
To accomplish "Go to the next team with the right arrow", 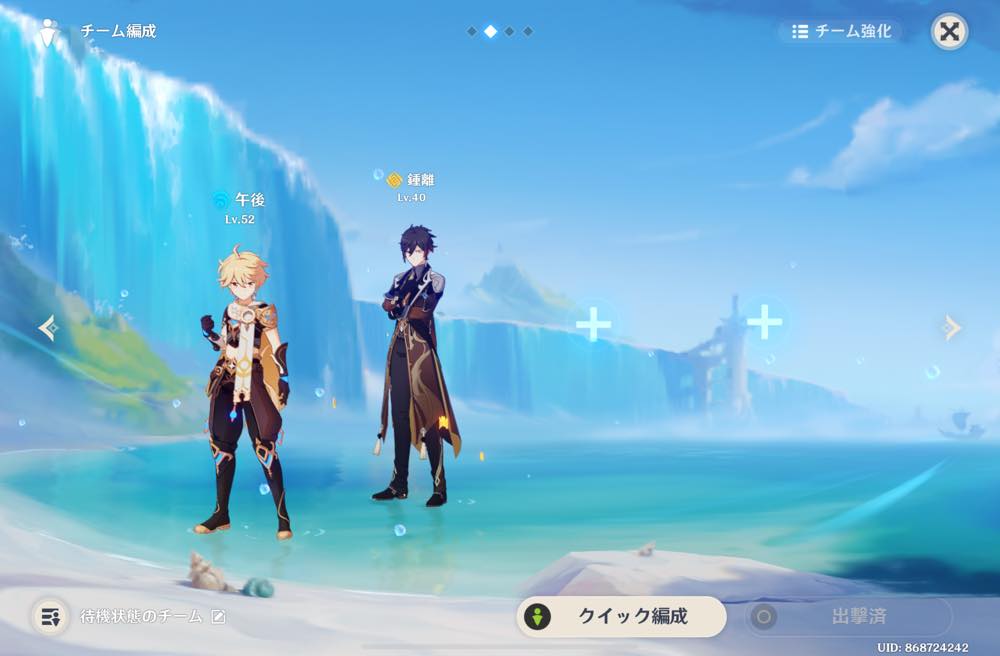I will click(952, 327).
